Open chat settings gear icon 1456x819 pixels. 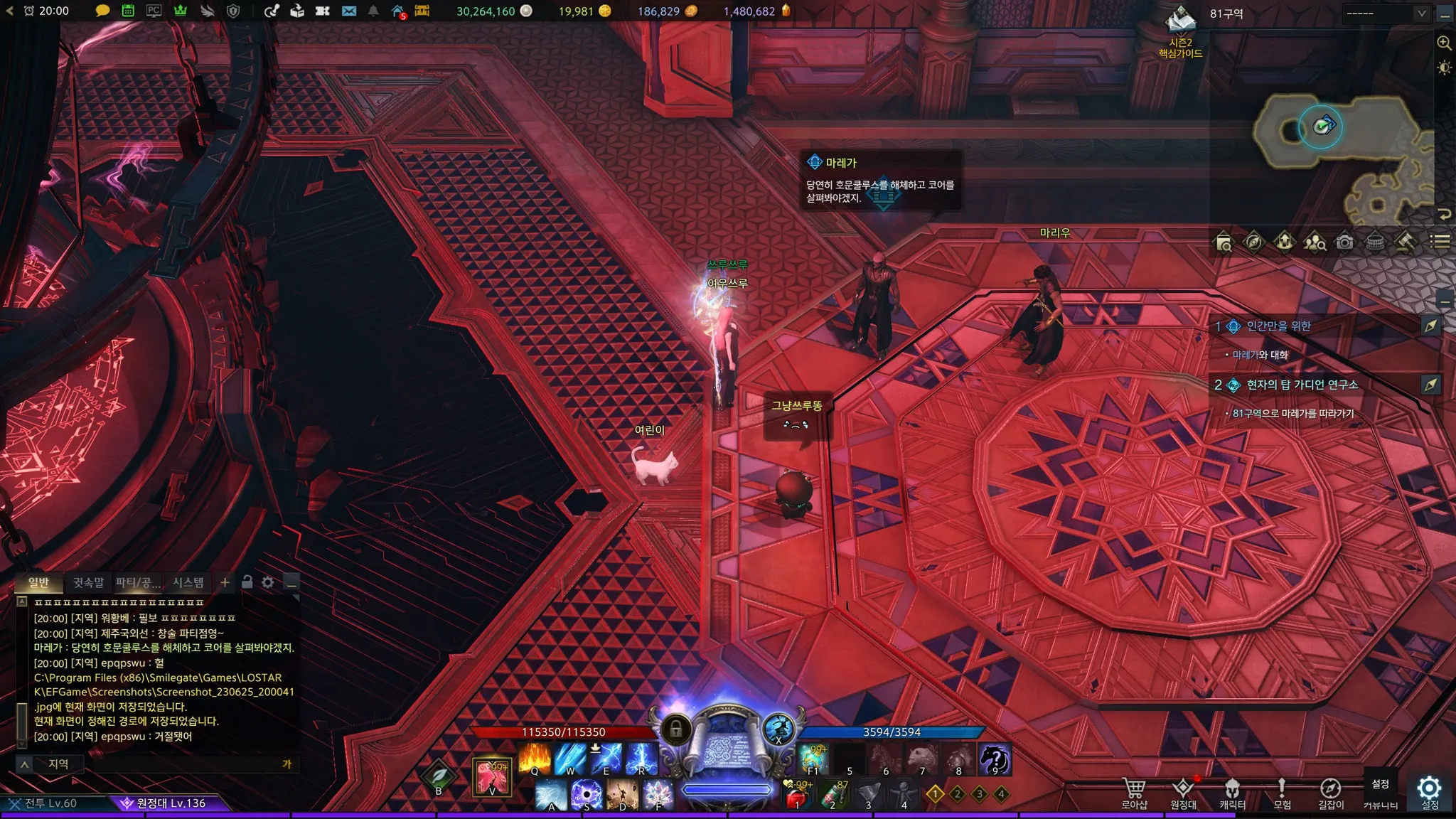click(268, 582)
